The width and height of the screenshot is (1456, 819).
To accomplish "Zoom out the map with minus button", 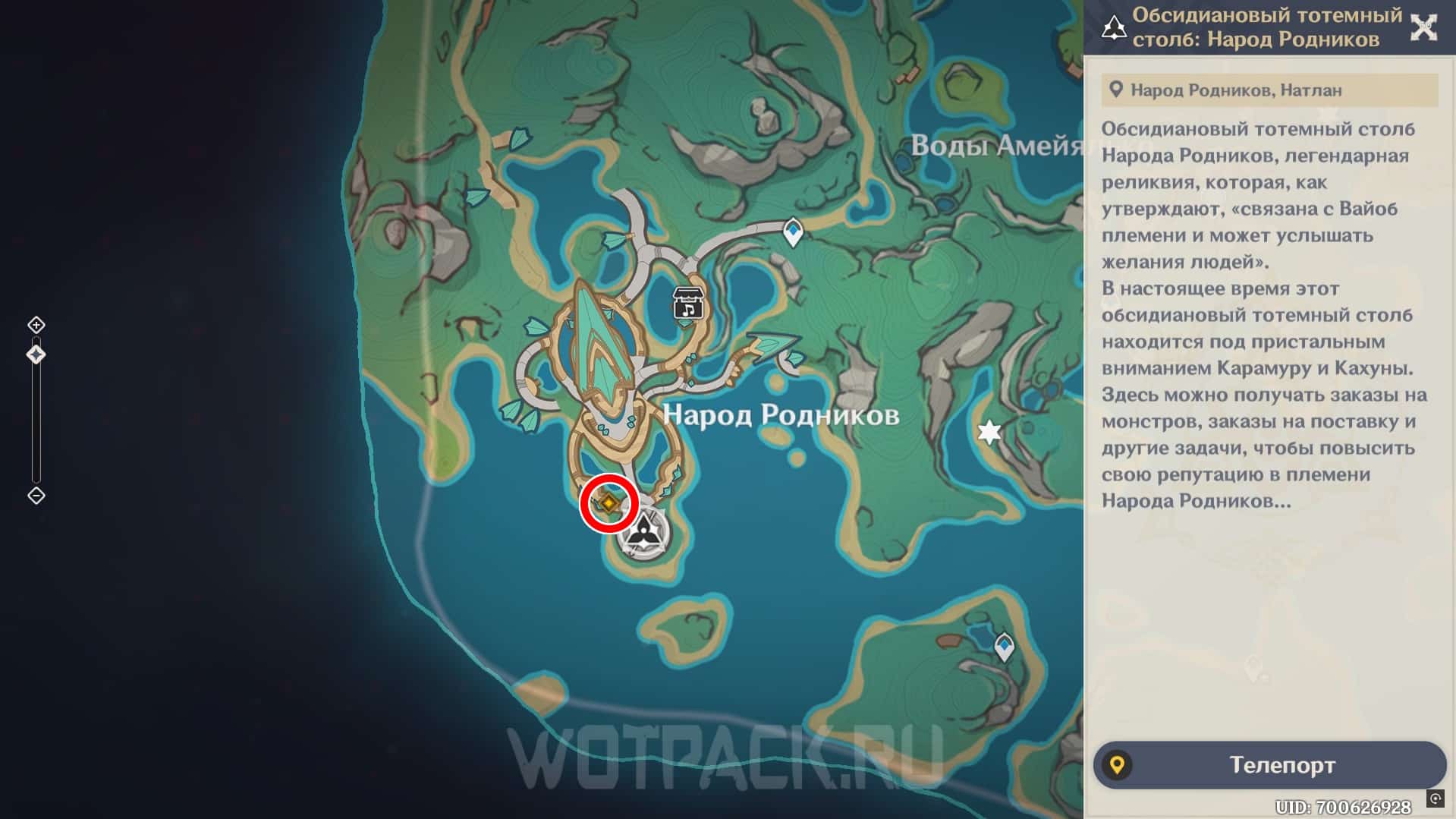I will [36, 496].
